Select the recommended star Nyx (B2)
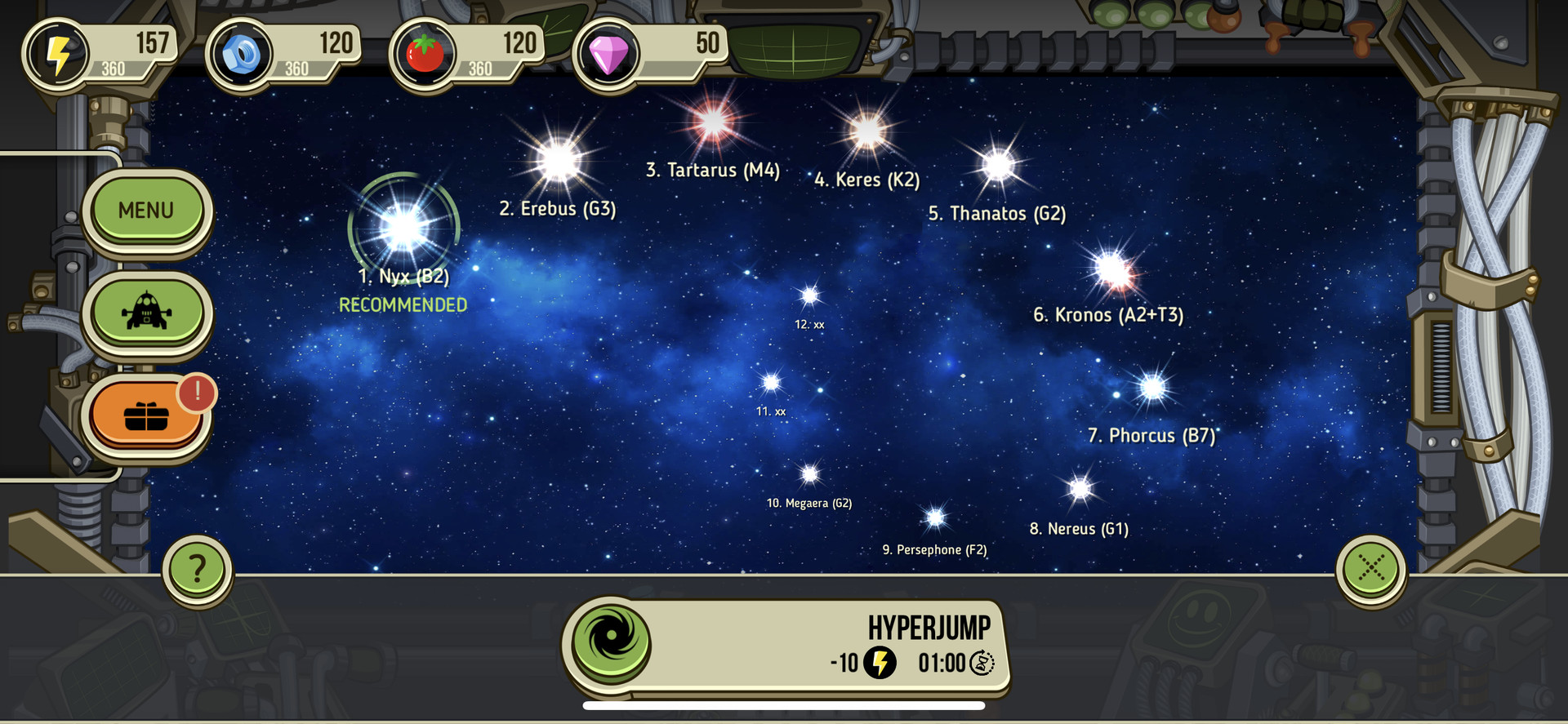Image resolution: width=1568 pixels, height=724 pixels. [x=403, y=228]
